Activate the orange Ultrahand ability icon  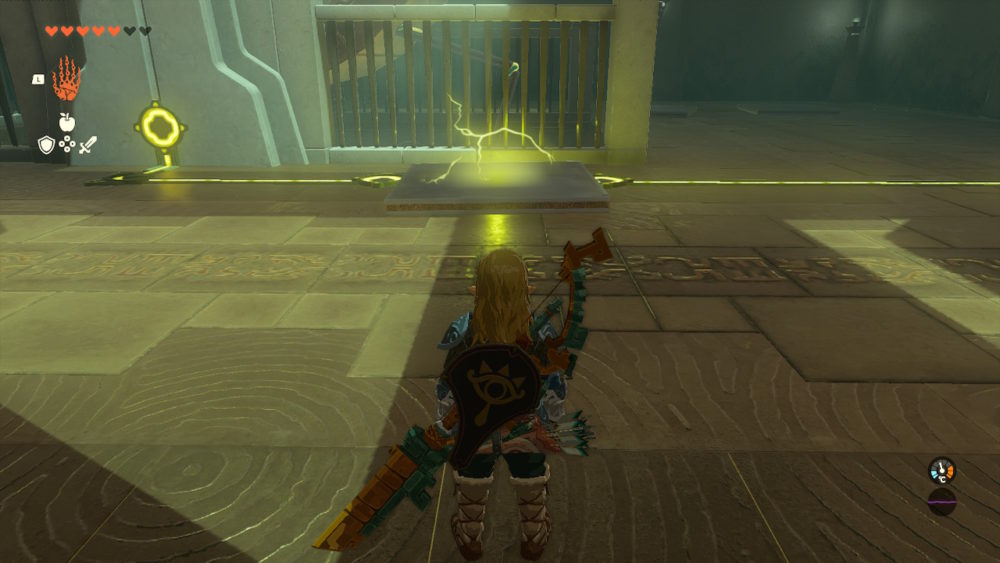[x=66, y=78]
